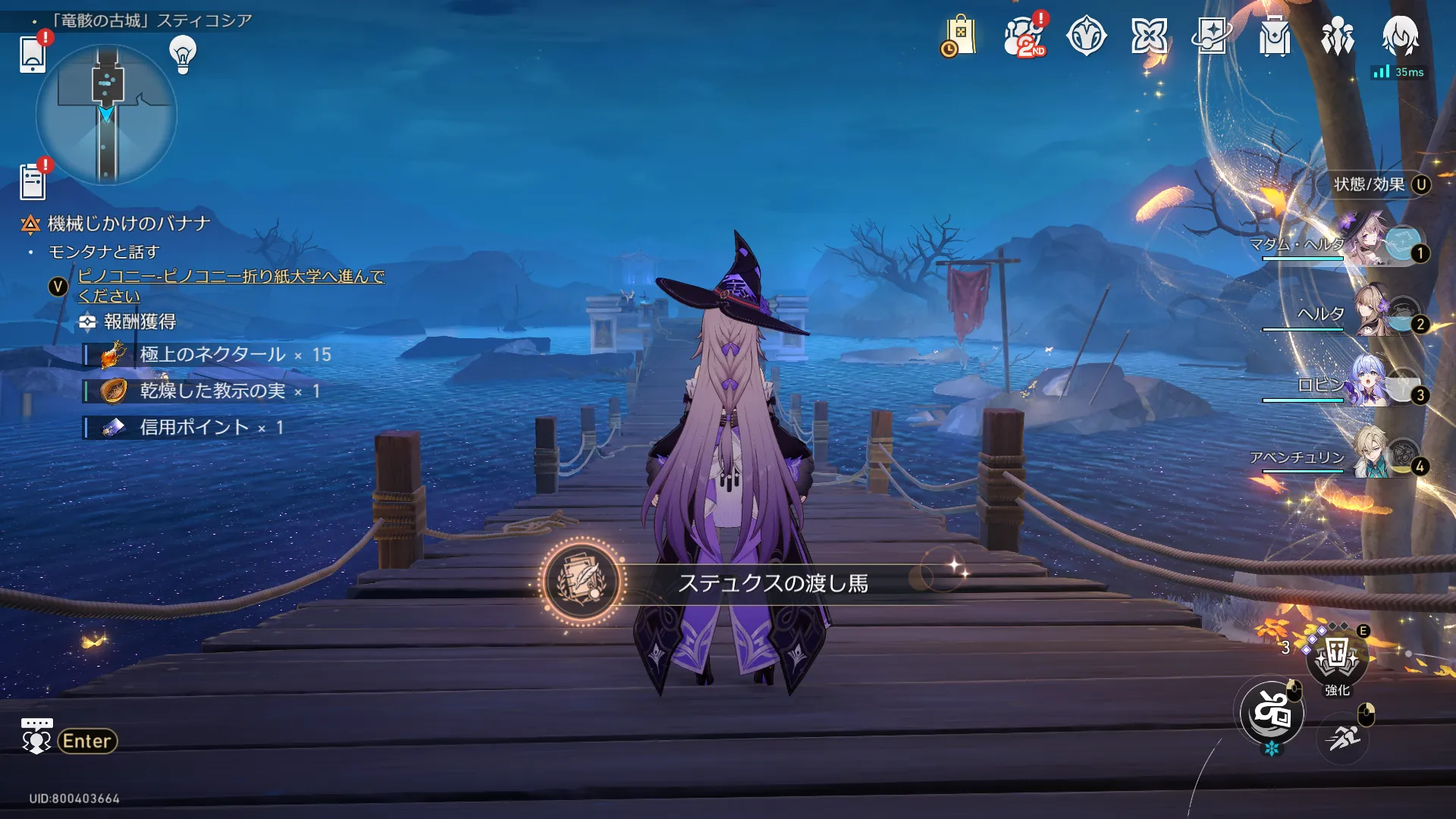Open the shopping bag store icon
1456x819 pixels.
(959, 36)
